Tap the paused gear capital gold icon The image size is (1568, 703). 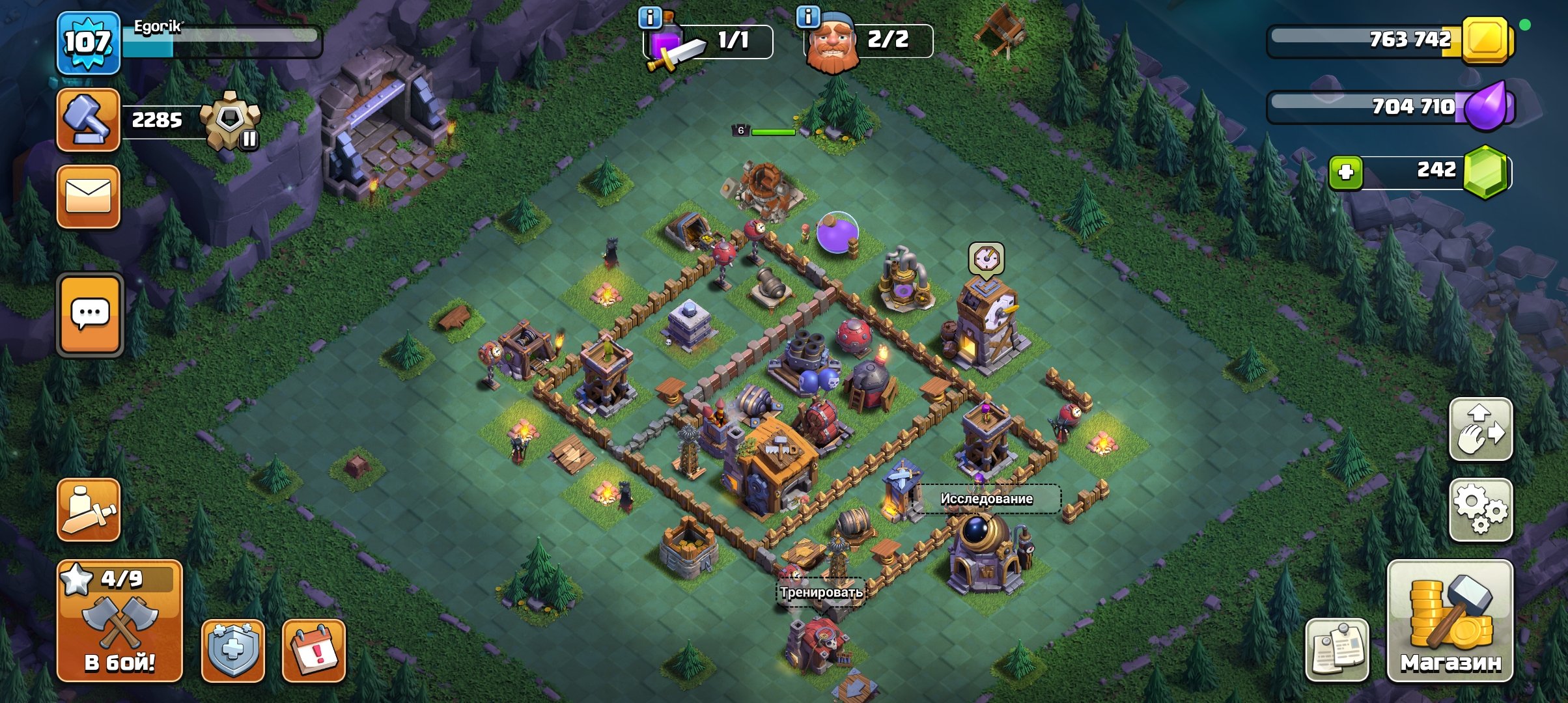click(231, 120)
